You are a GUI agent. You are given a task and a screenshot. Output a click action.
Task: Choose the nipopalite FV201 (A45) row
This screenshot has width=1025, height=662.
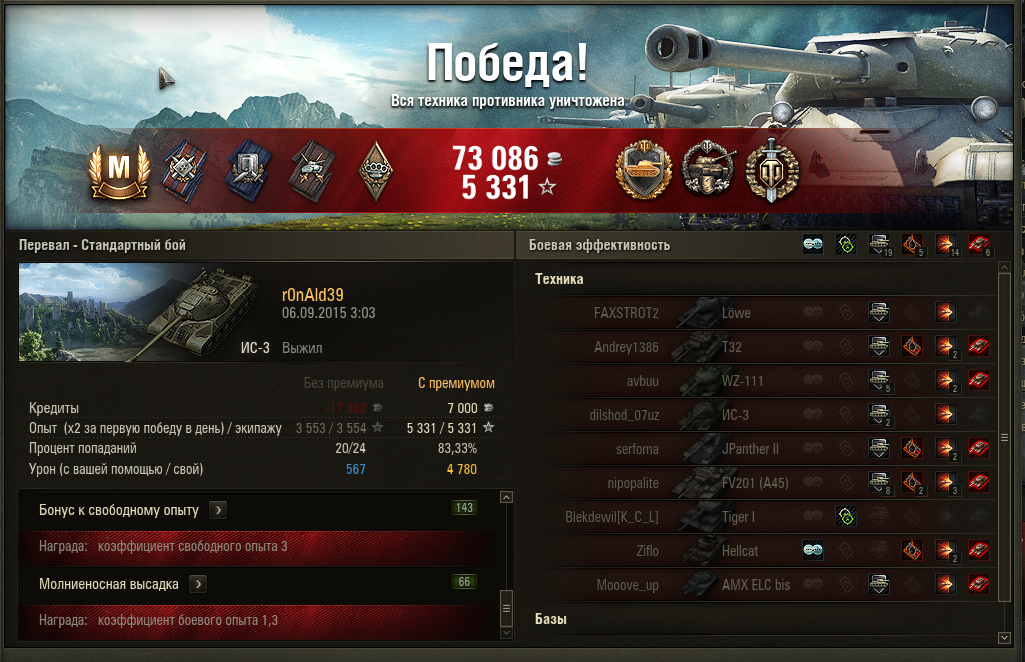[760, 483]
